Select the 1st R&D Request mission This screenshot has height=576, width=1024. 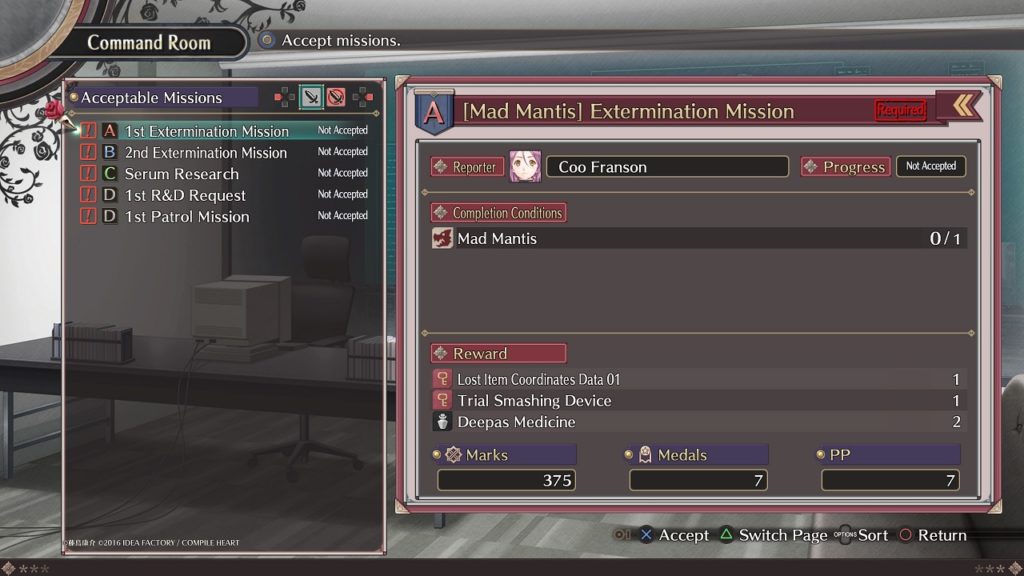pos(185,195)
